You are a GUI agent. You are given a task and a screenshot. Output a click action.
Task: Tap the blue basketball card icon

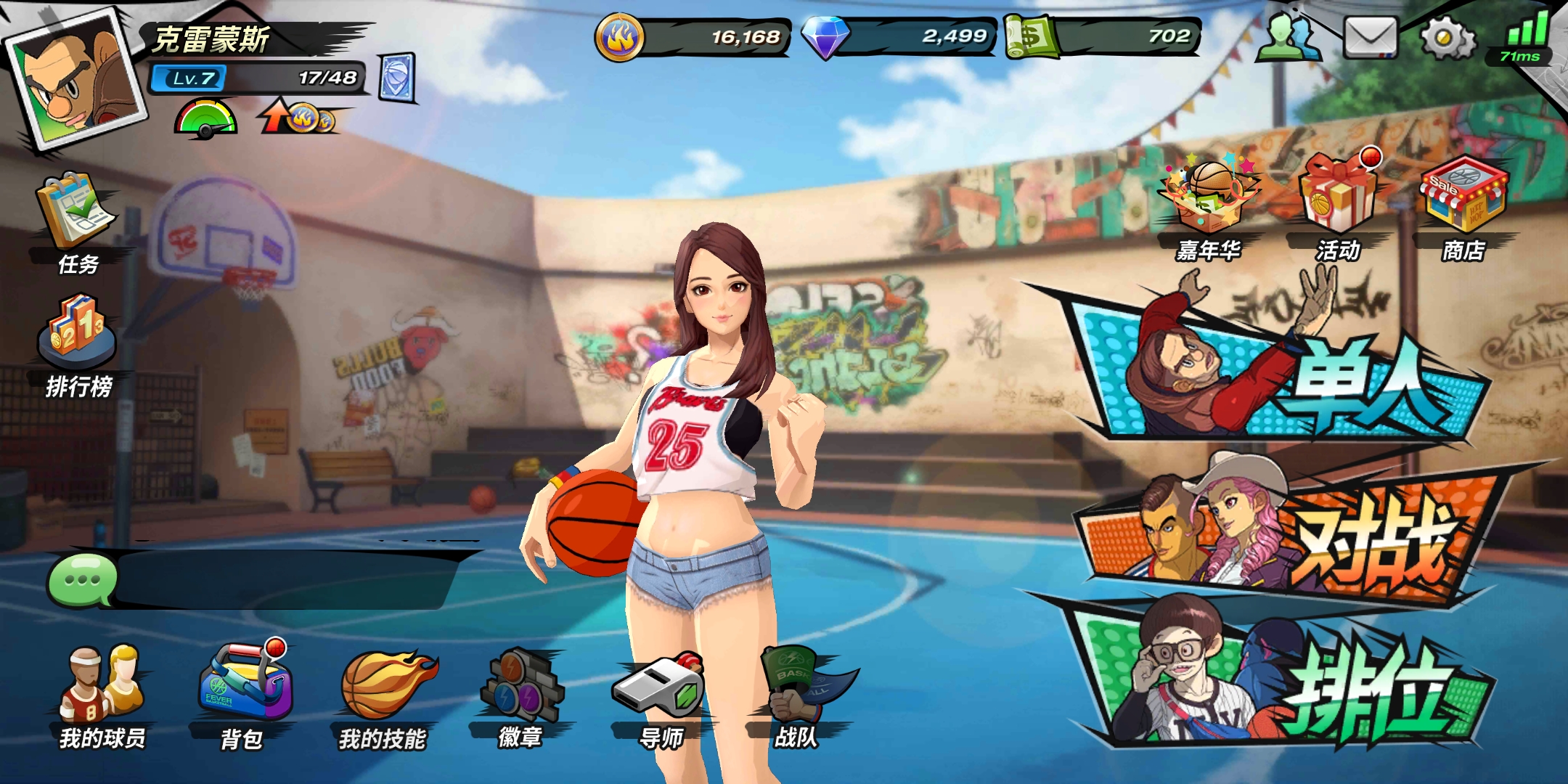[397, 77]
